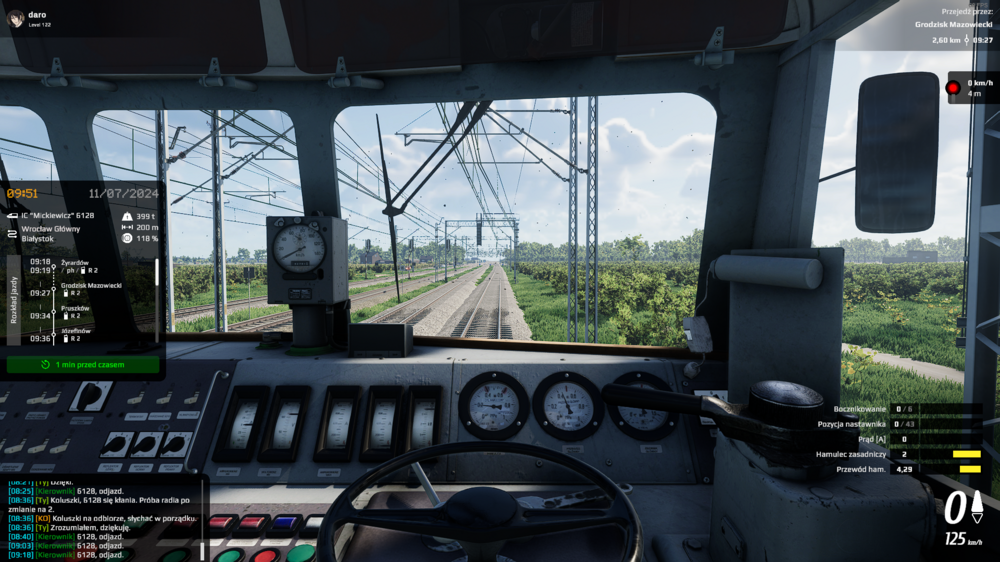Viewport: 1000px width, 562px height.
Task: Click the red signal indicator icon
Action: (x=953, y=87)
